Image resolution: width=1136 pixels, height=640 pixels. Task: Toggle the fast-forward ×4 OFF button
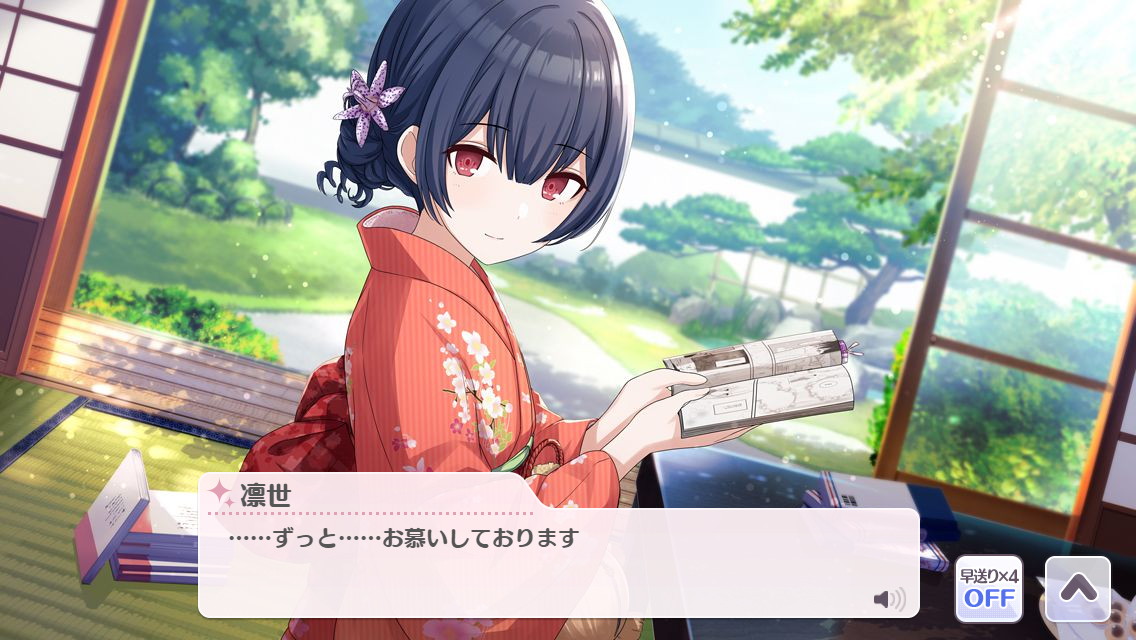(988, 589)
